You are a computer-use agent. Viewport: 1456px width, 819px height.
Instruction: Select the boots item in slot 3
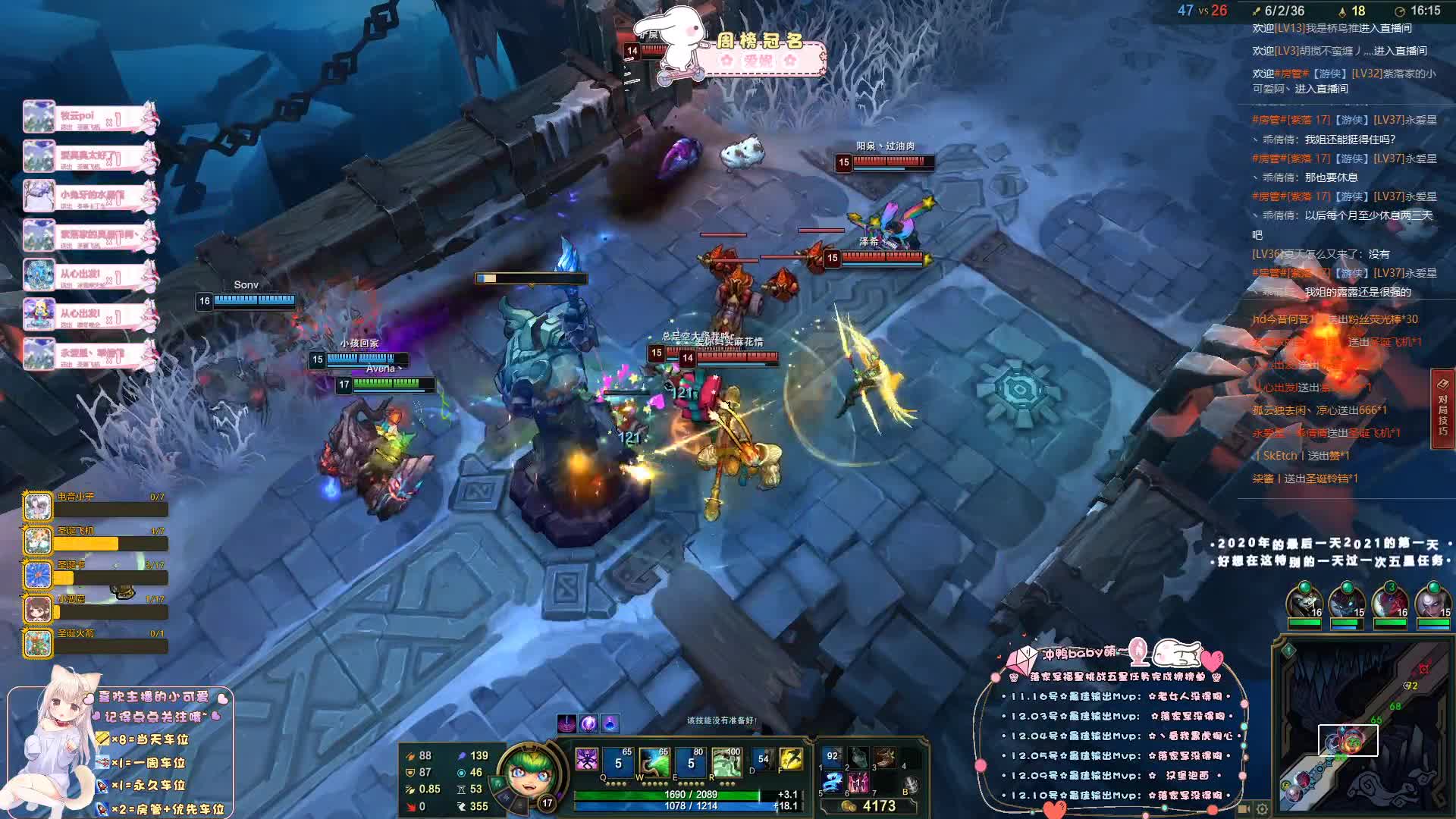(x=885, y=757)
